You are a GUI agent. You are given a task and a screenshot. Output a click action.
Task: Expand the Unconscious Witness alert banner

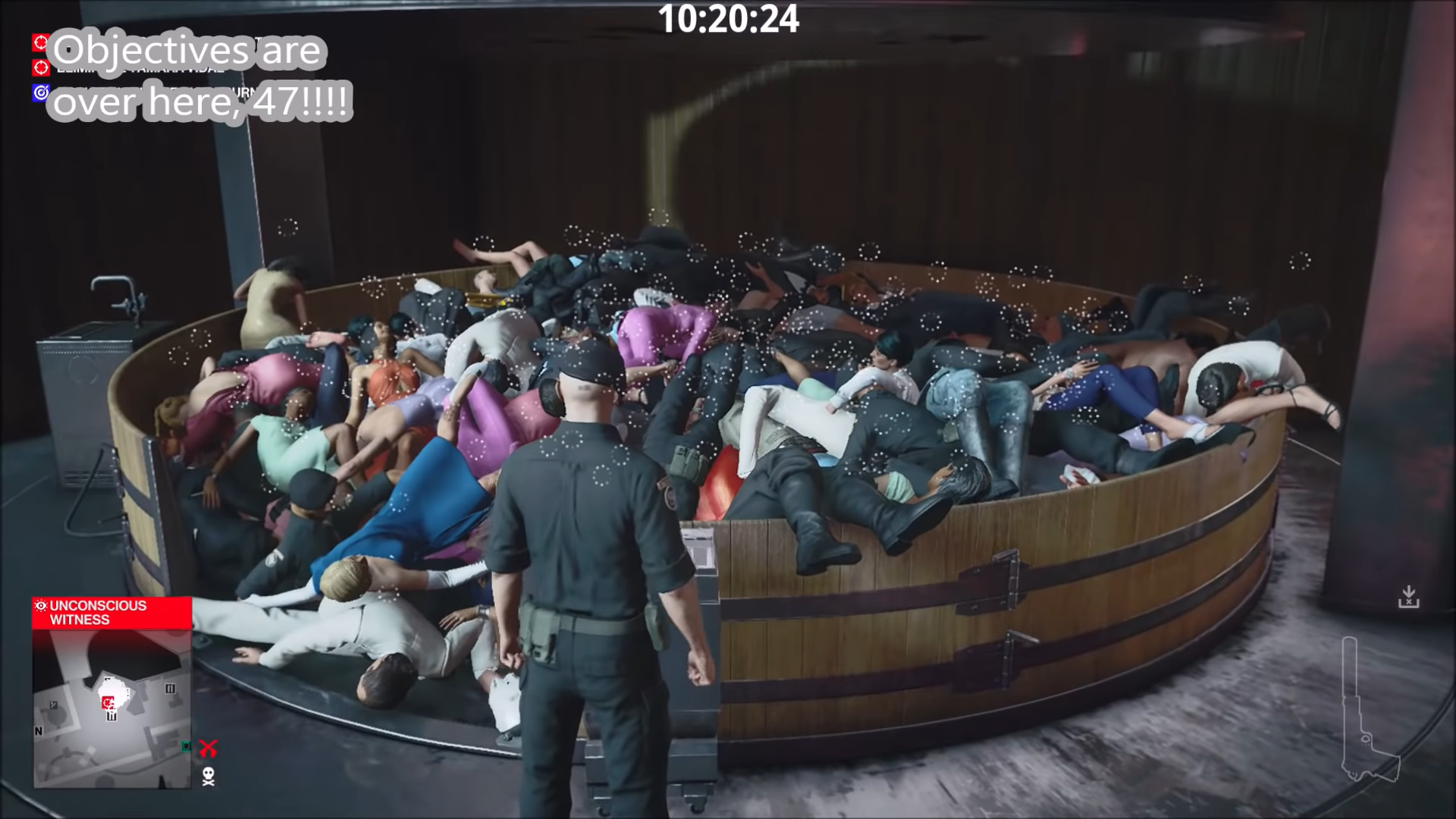point(112,613)
